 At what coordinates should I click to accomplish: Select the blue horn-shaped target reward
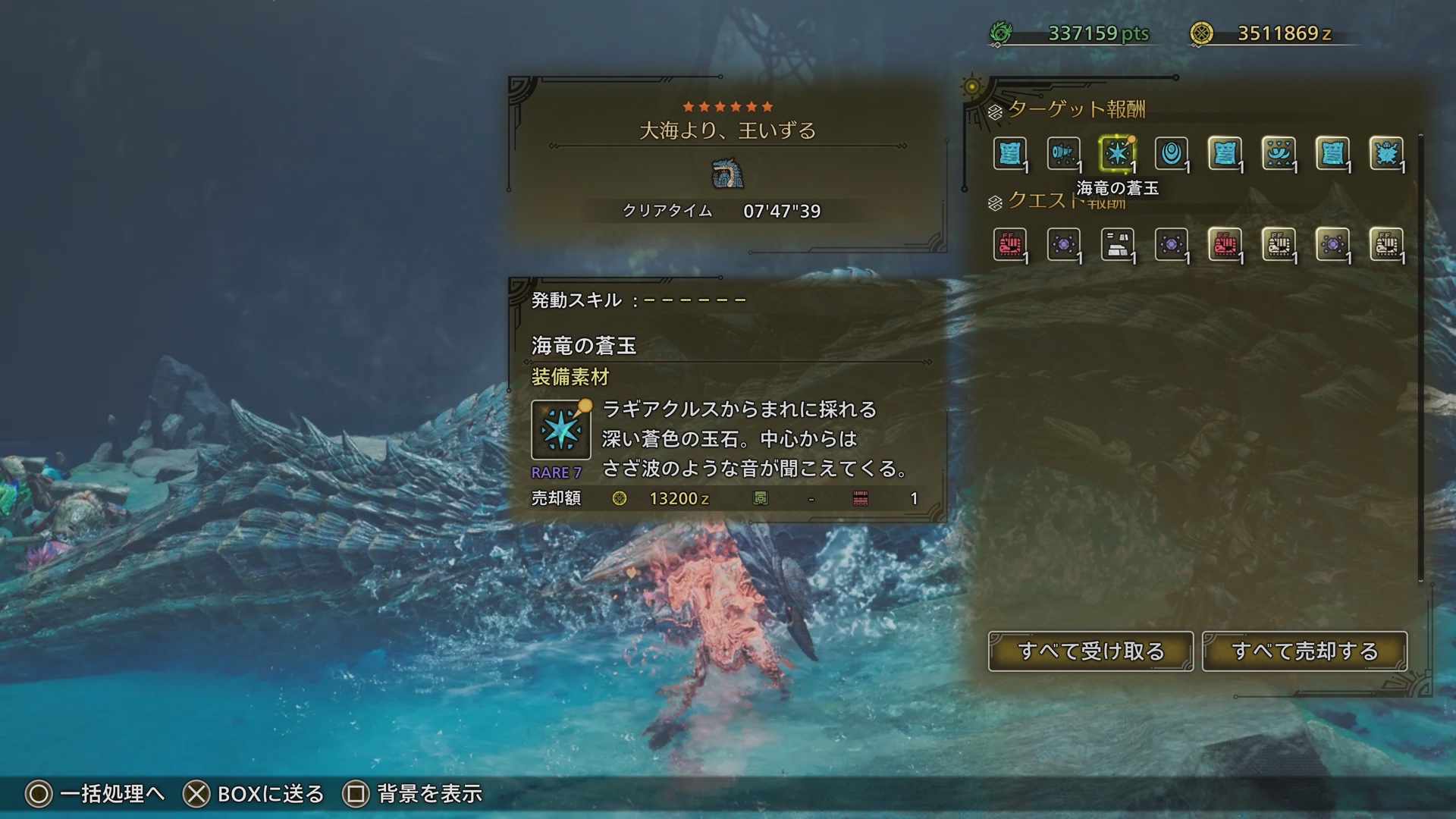(1063, 154)
